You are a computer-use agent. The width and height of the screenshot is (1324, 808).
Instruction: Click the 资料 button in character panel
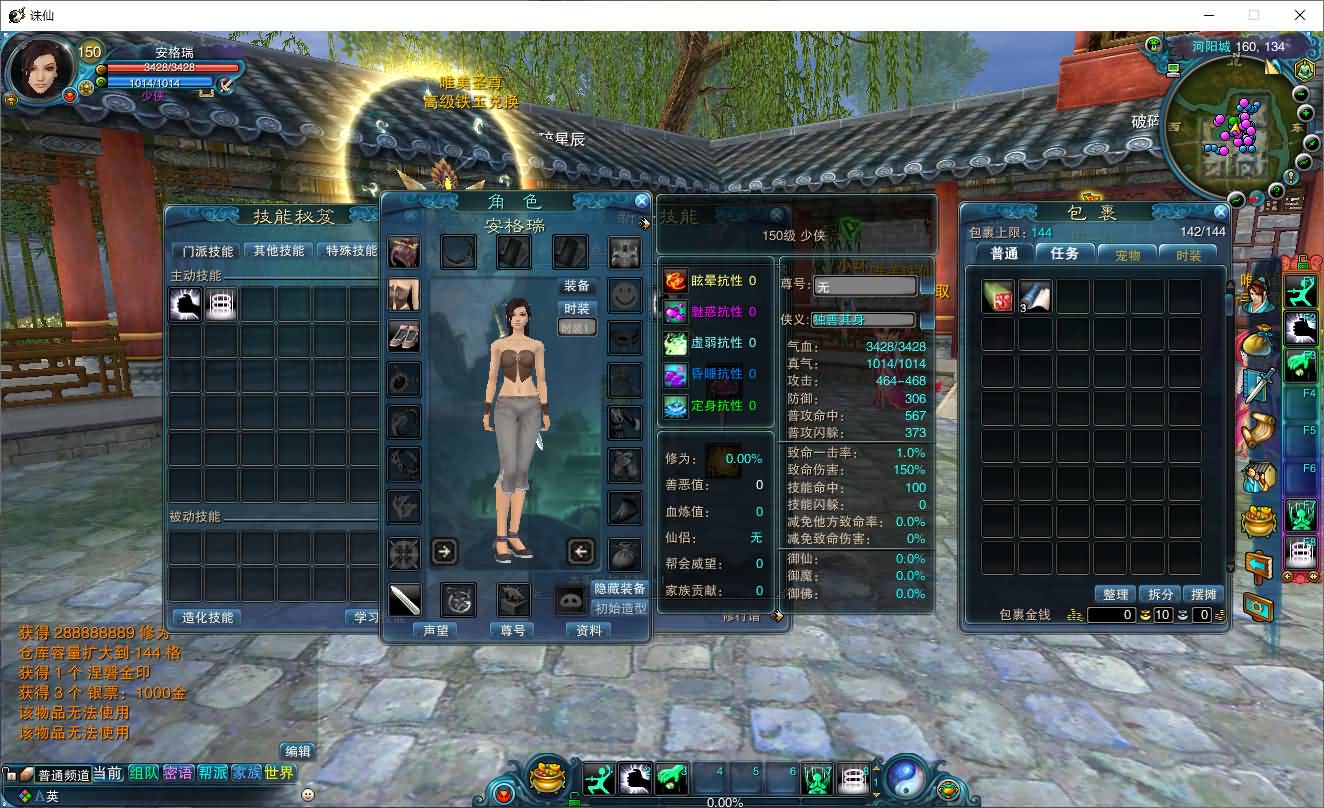point(589,631)
